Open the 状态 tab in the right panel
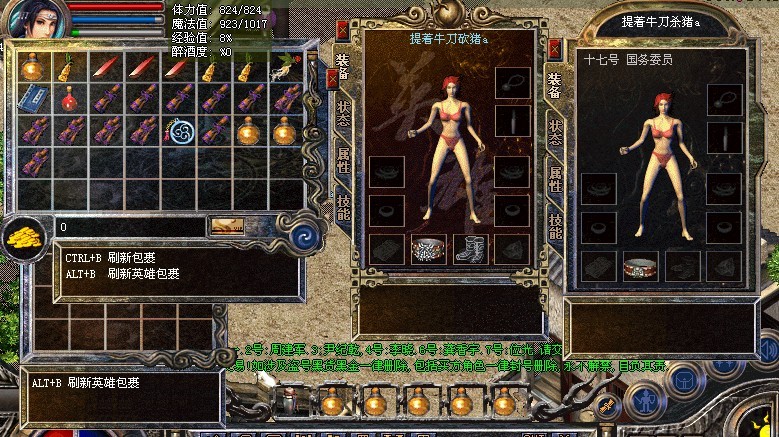The width and height of the screenshot is (779, 437). pos(555,132)
